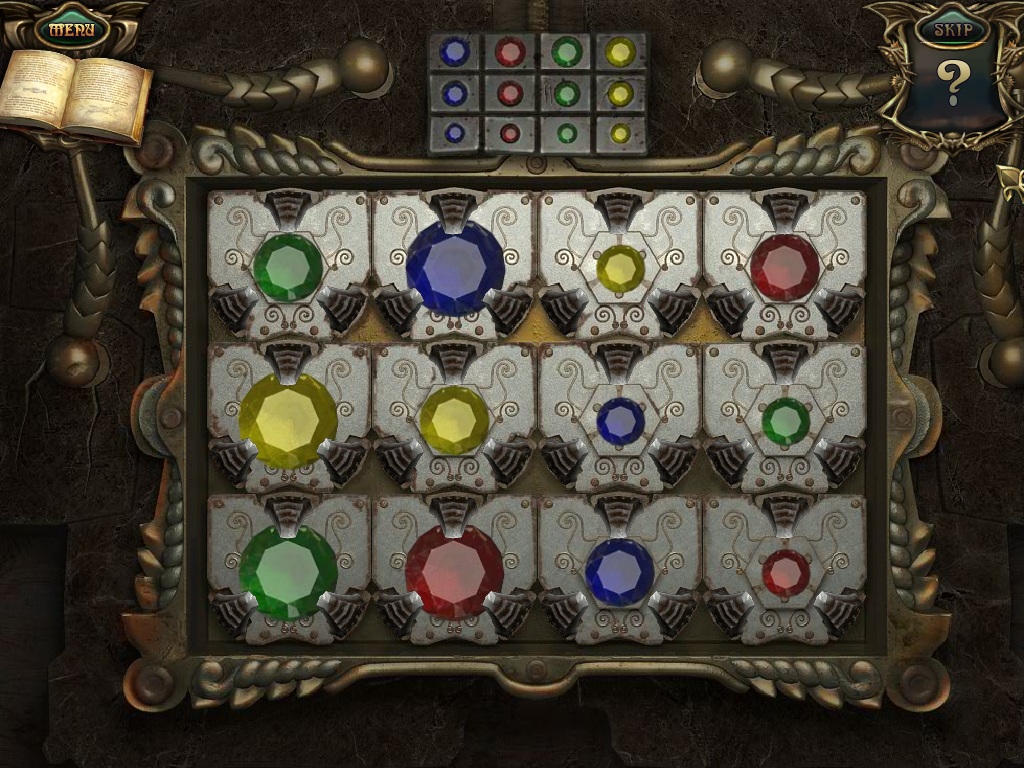This screenshot has height=772, width=1024.
Task: Choose the medium blue gem tile
Action: pyautogui.click(x=620, y=572)
